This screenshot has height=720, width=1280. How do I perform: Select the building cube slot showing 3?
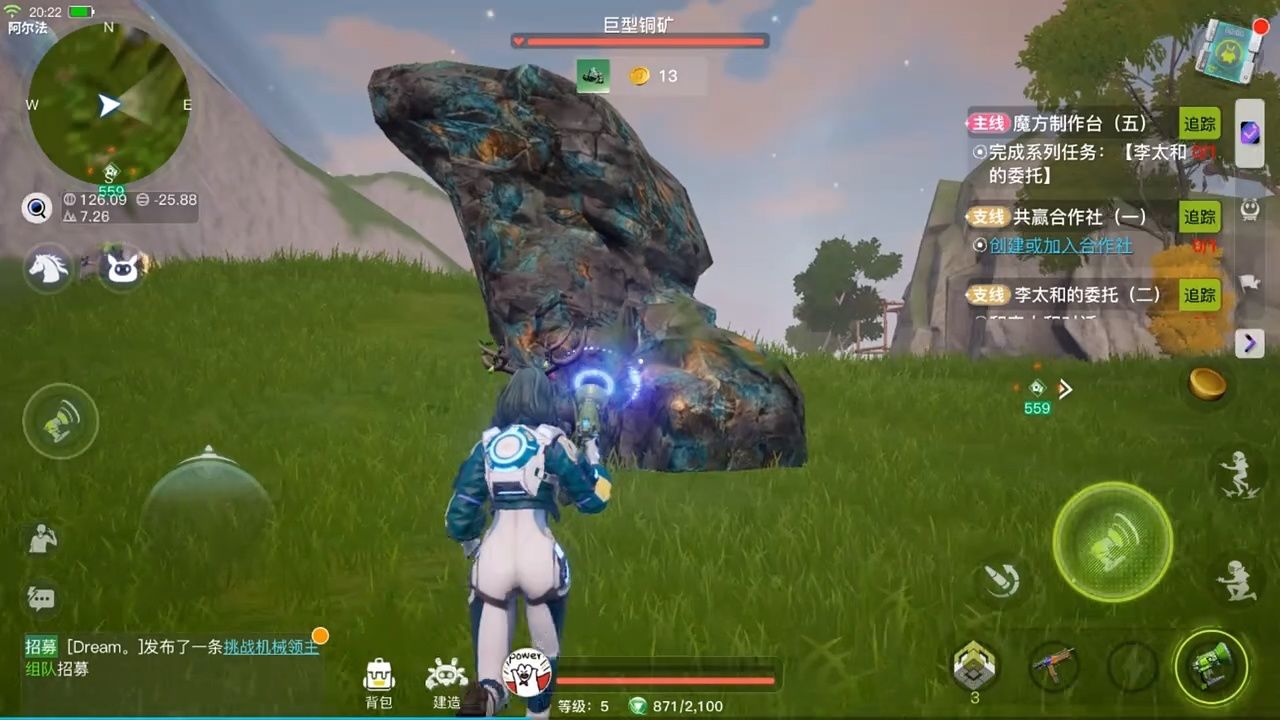974,664
